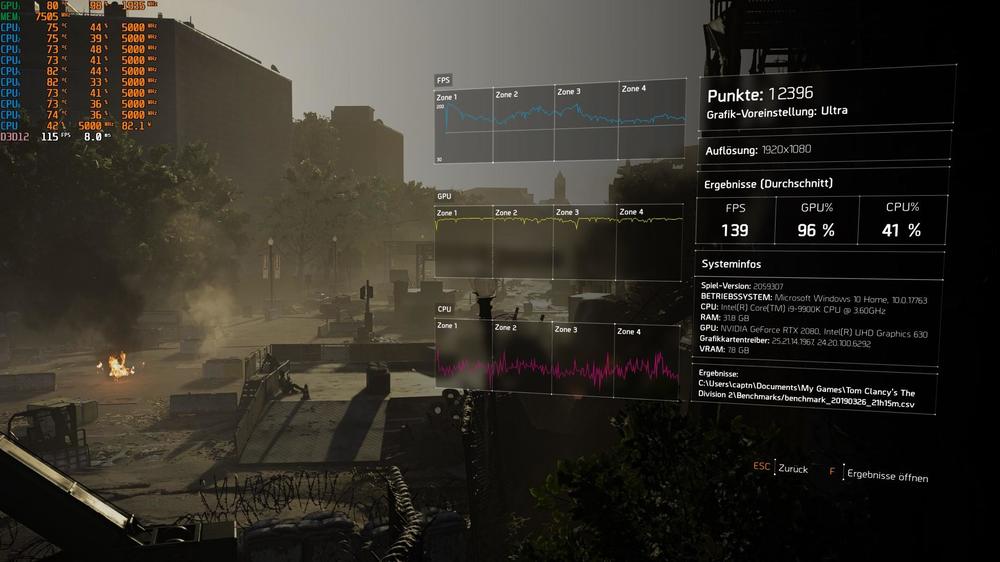Open results via Ergebnisse öffnen
1000x562 pixels.
pos(885,474)
